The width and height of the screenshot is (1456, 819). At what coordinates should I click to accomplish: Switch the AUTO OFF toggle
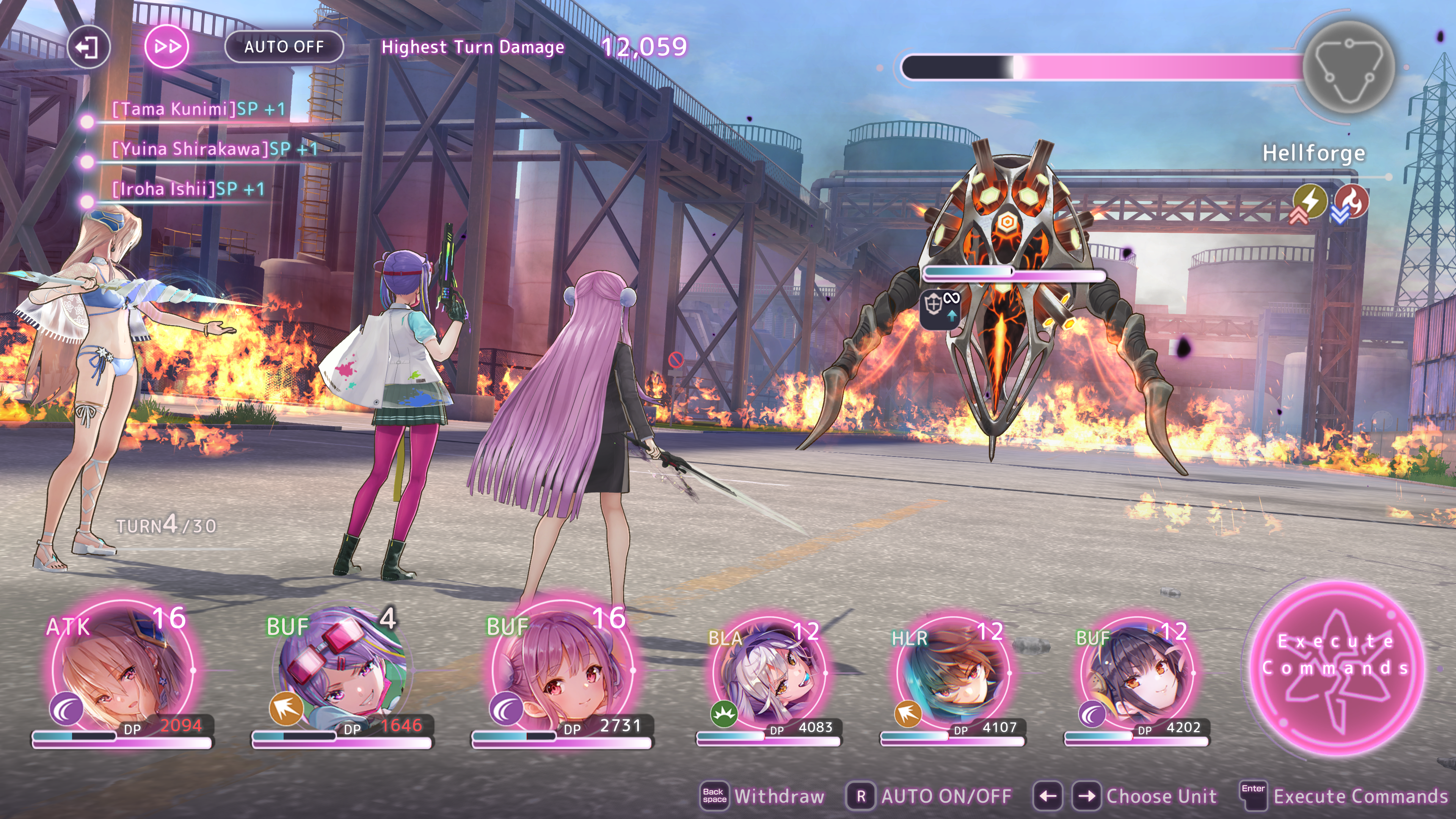click(x=284, y=47)
